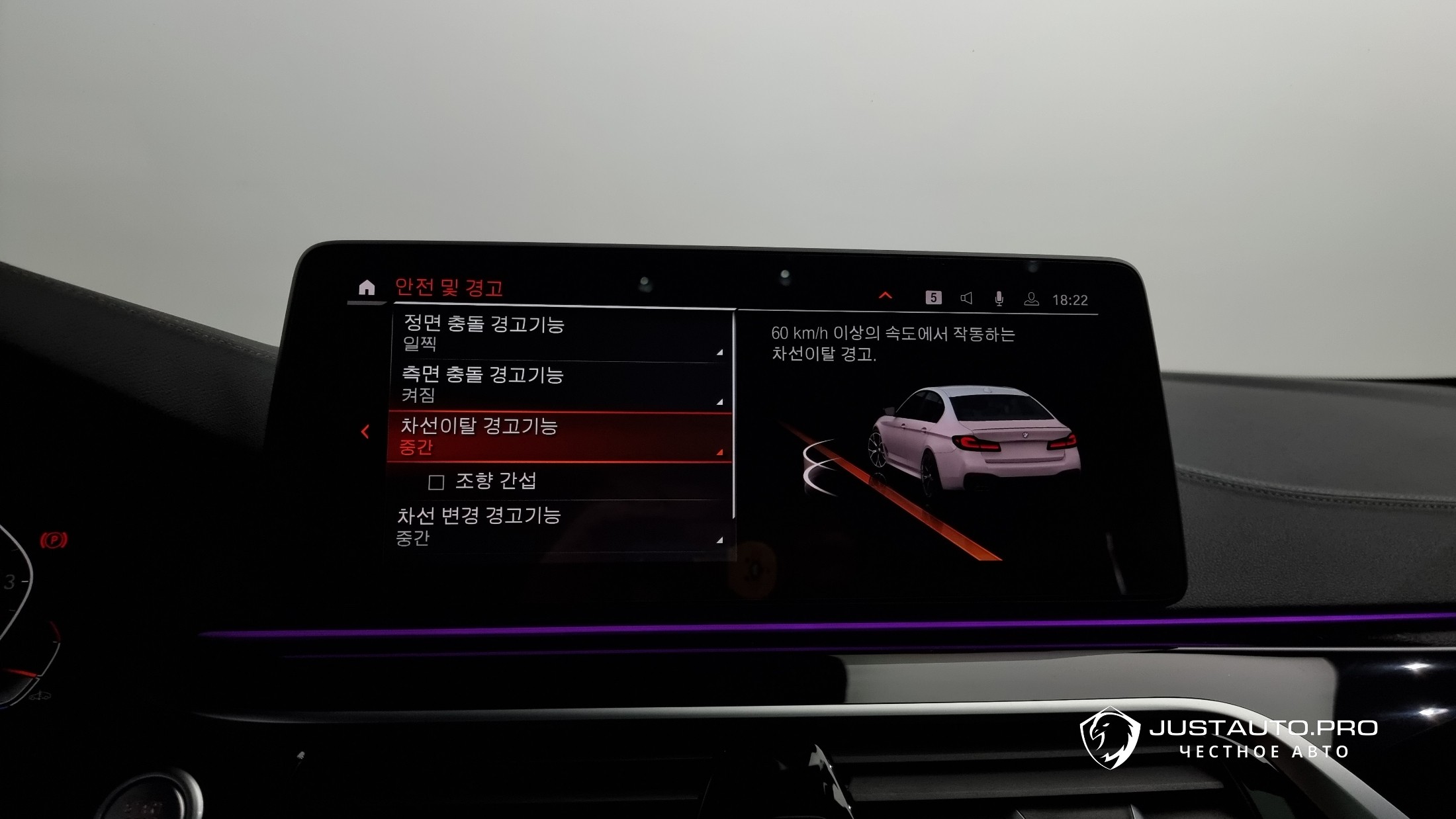Tap the speaker volume icon
The height and width of the screenshot is (819, 1456).
tap(966, 298)
